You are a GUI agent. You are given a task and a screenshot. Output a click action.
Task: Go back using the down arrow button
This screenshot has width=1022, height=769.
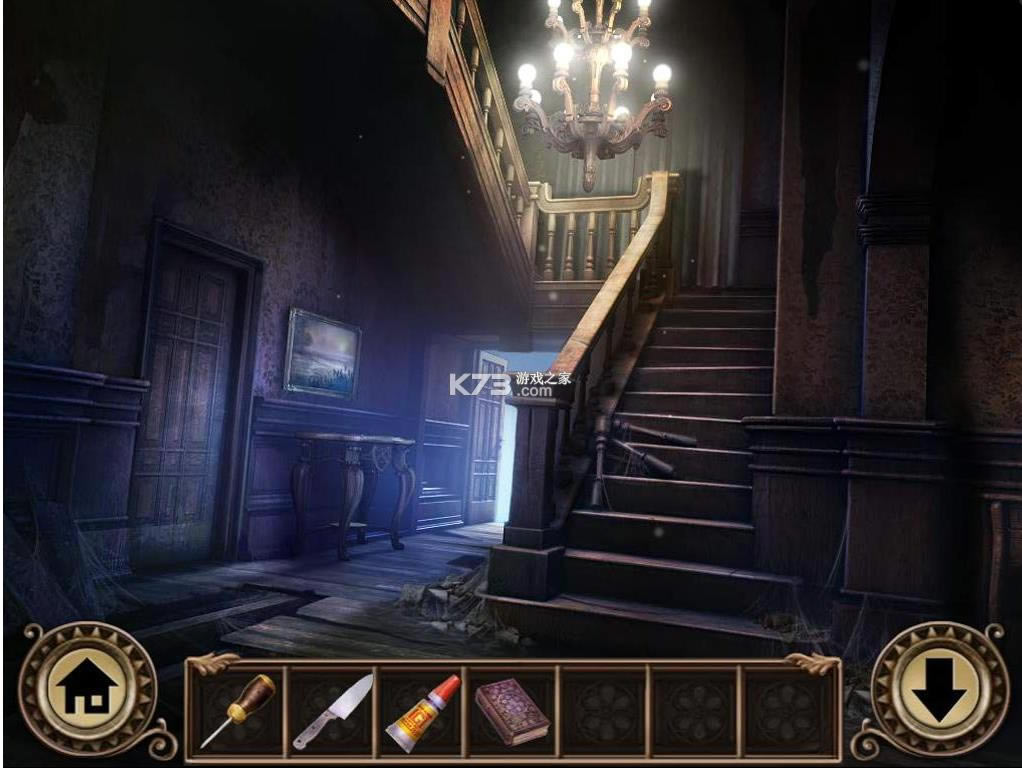tap(939, 689)
